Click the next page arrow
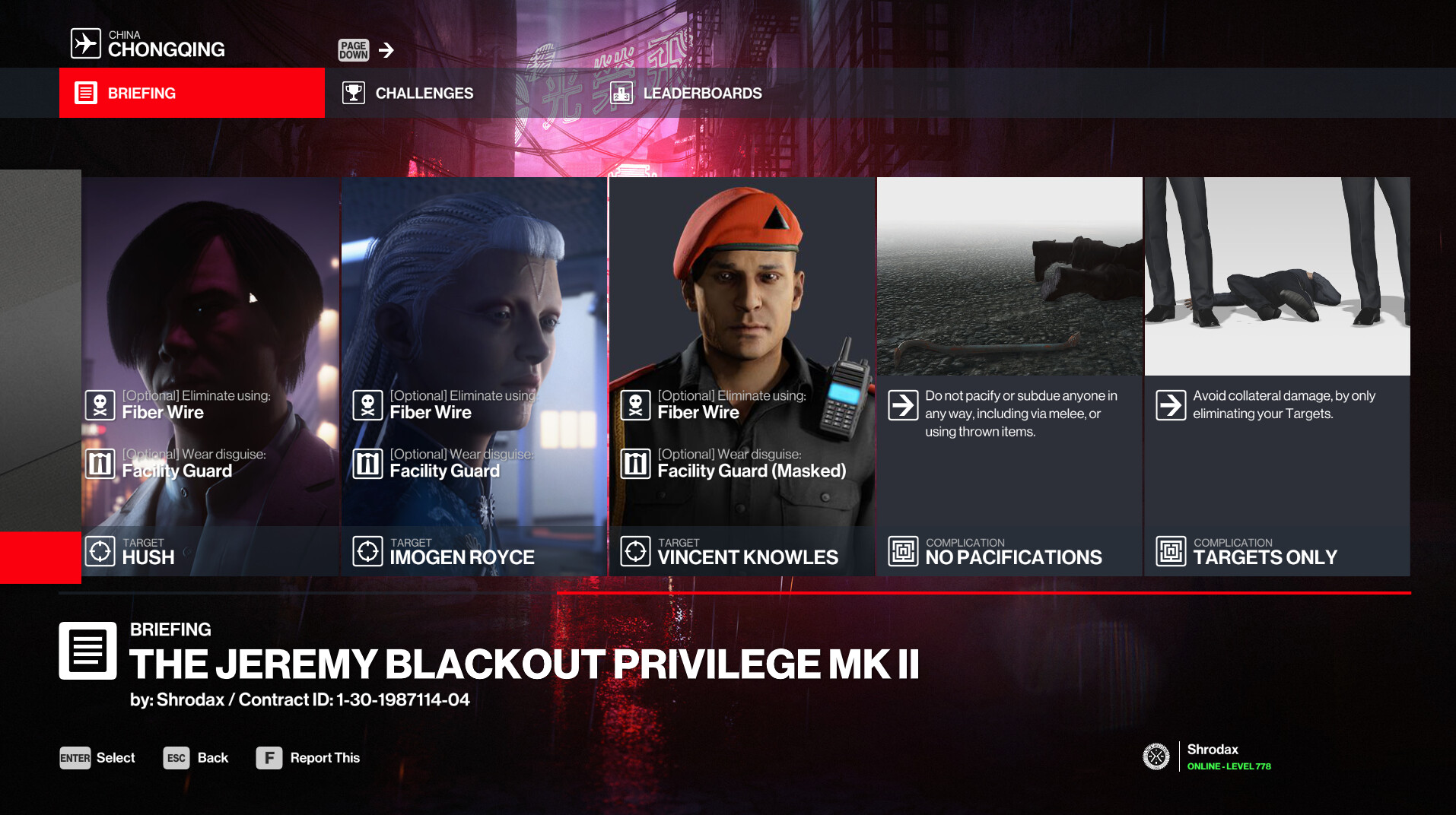The image size is (1456, 815). pyautogui.click(x=386, y=50)
